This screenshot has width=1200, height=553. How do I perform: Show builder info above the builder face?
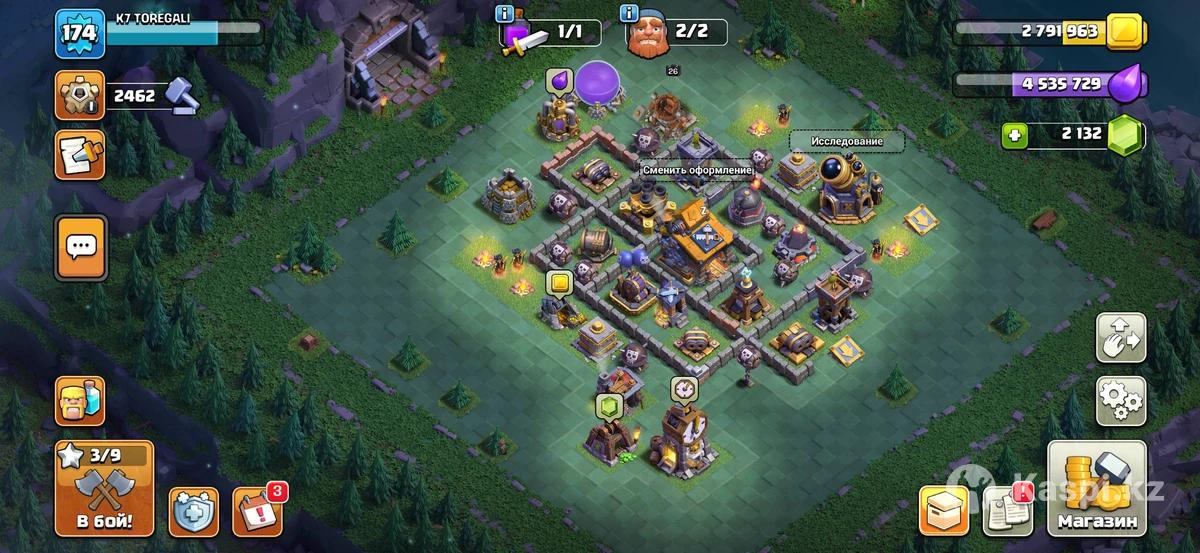[630, 13]
